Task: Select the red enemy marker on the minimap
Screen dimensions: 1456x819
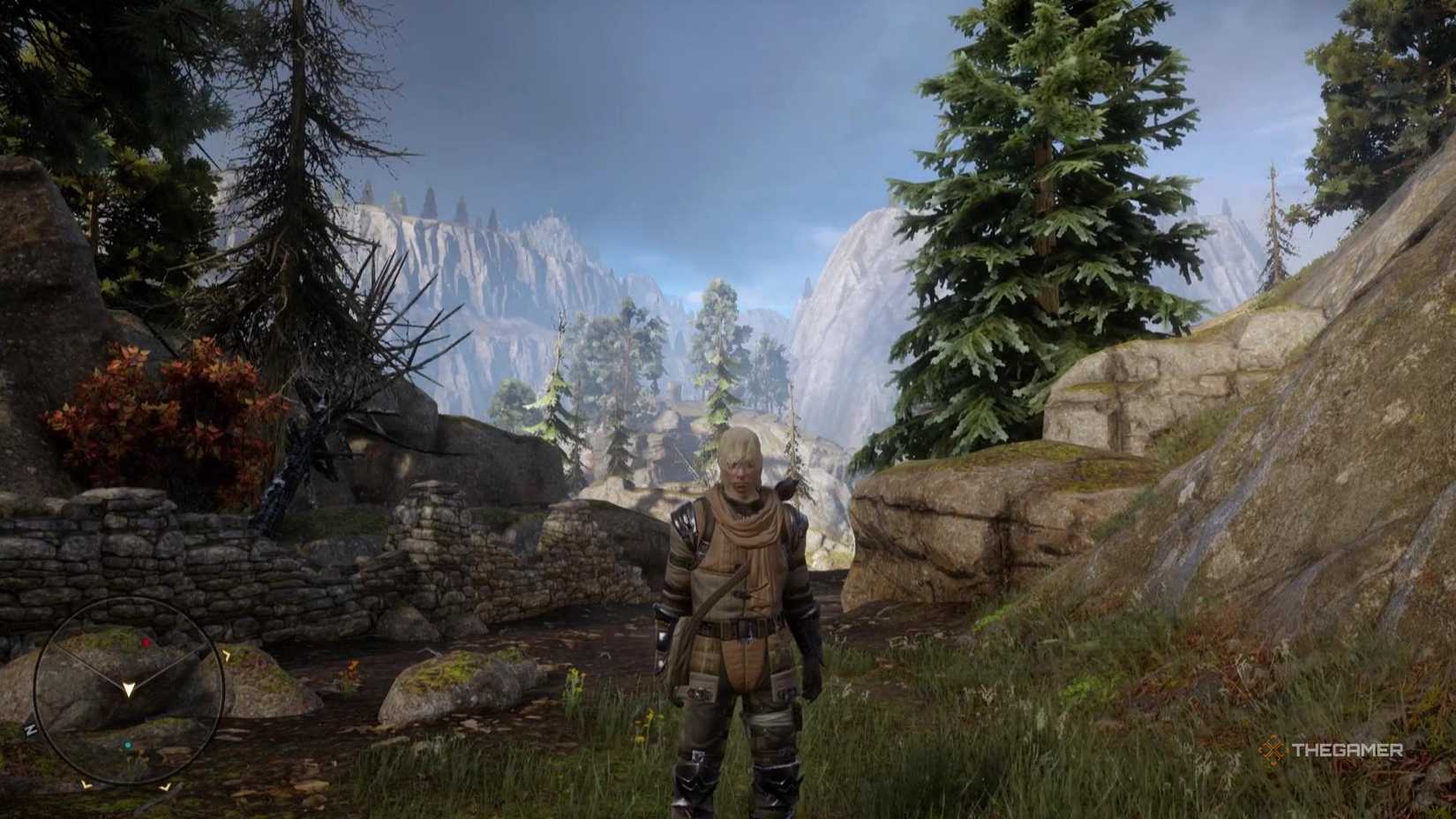Action: pos(146,642)
